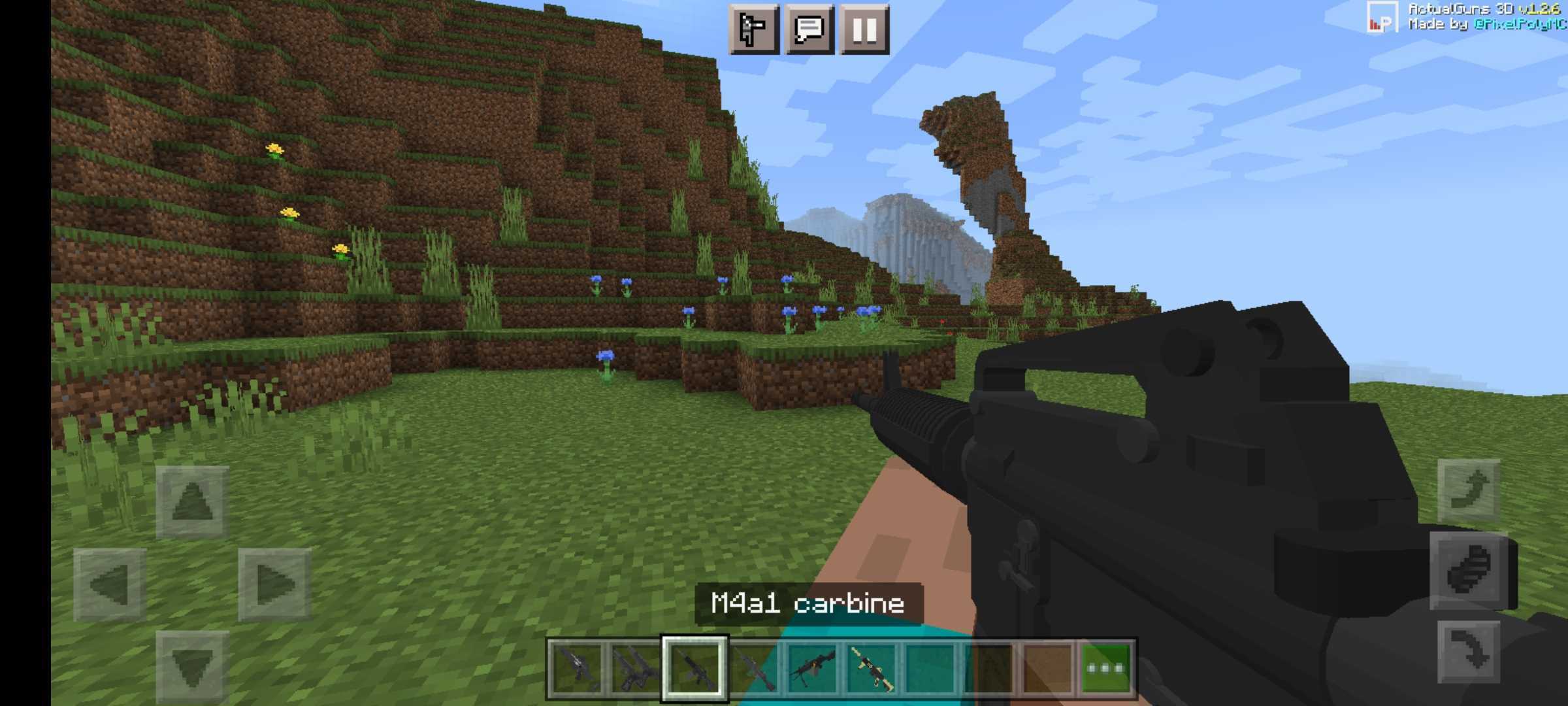The image size is (1568, 706).
Task: Tap the move right arrow
Action: 274,584
